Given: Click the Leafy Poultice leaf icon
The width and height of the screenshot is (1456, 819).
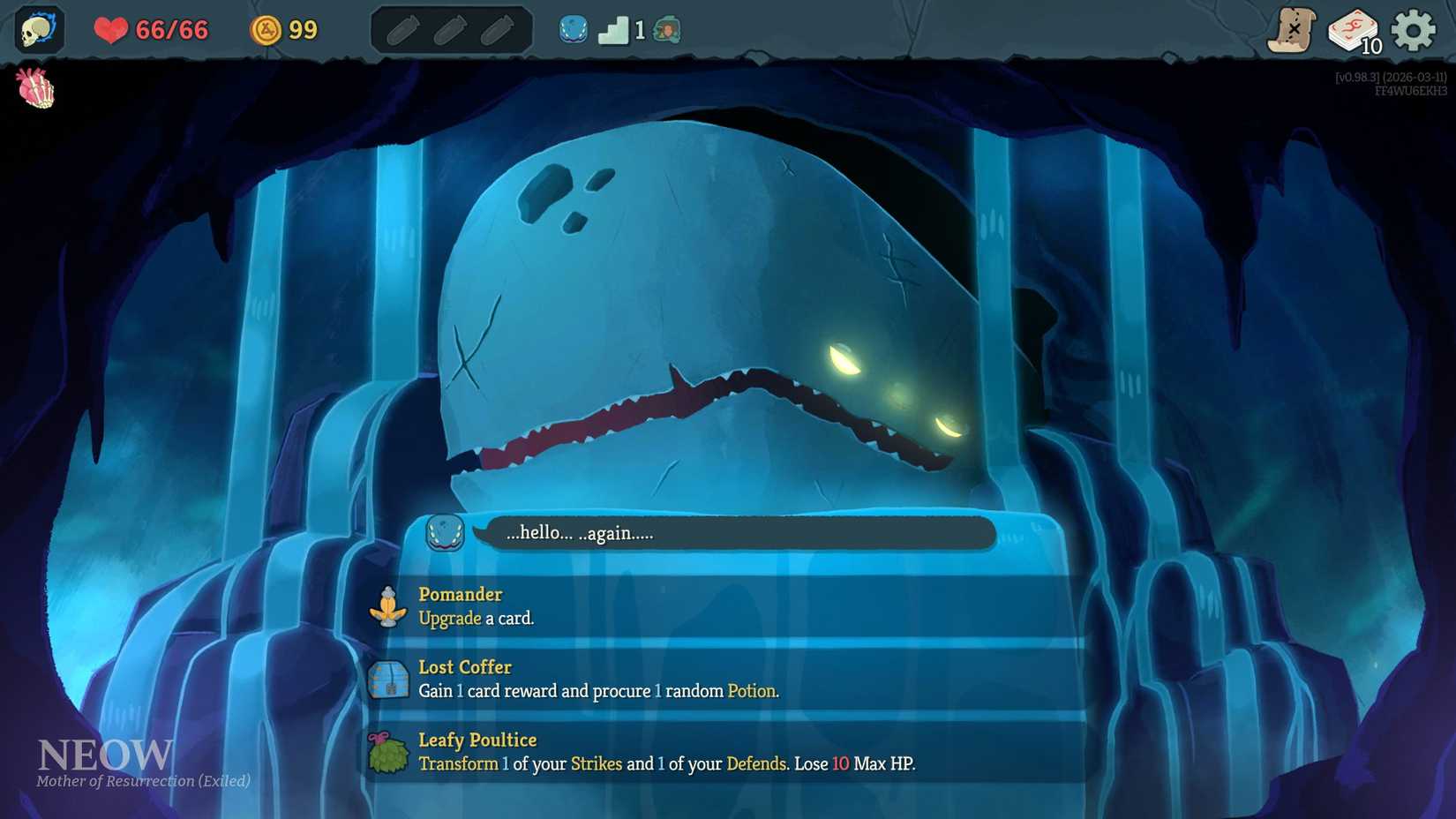Looking at the screenshot, I should pos(389,752).
